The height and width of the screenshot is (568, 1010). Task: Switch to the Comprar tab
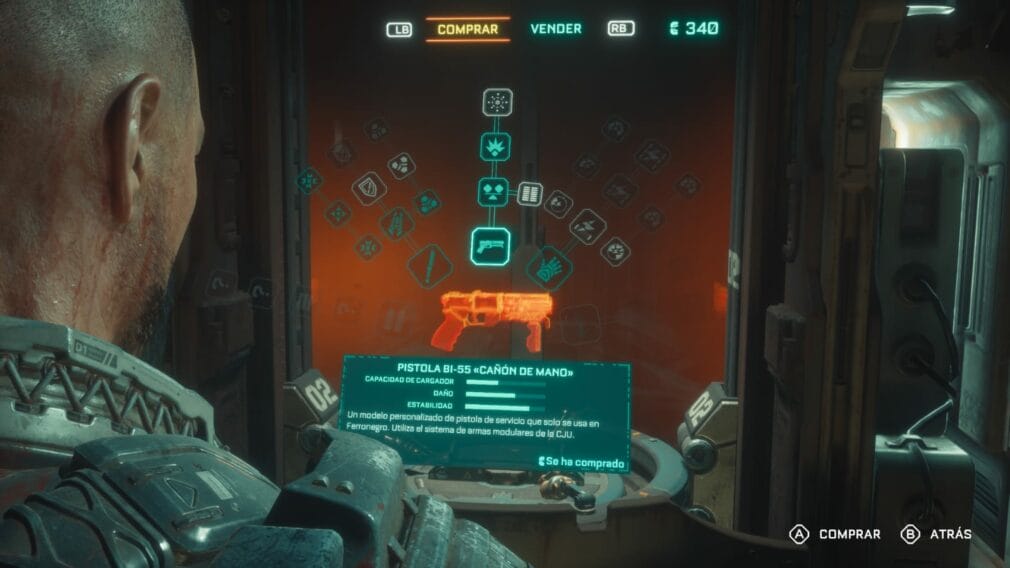tap(467, 29)
